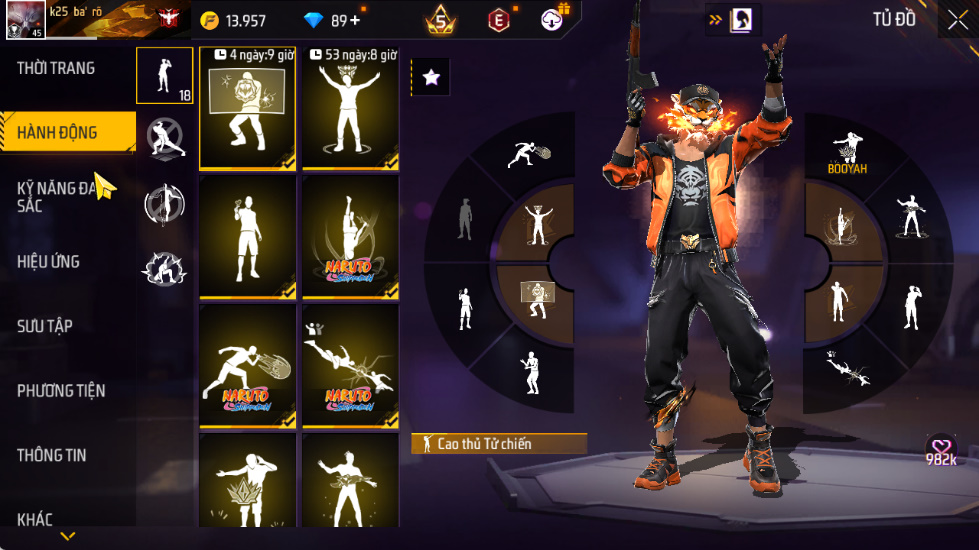Click the star favorites filter button
Viewport: 979px width, 550px height.
[431, 77]
